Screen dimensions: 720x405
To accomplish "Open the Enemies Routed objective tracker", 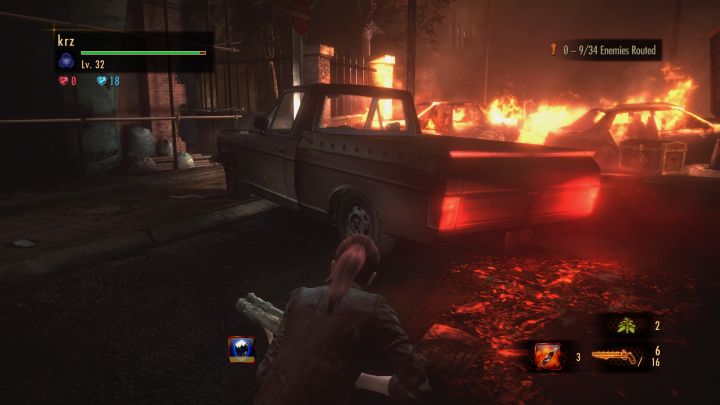I will coord(603,48).
